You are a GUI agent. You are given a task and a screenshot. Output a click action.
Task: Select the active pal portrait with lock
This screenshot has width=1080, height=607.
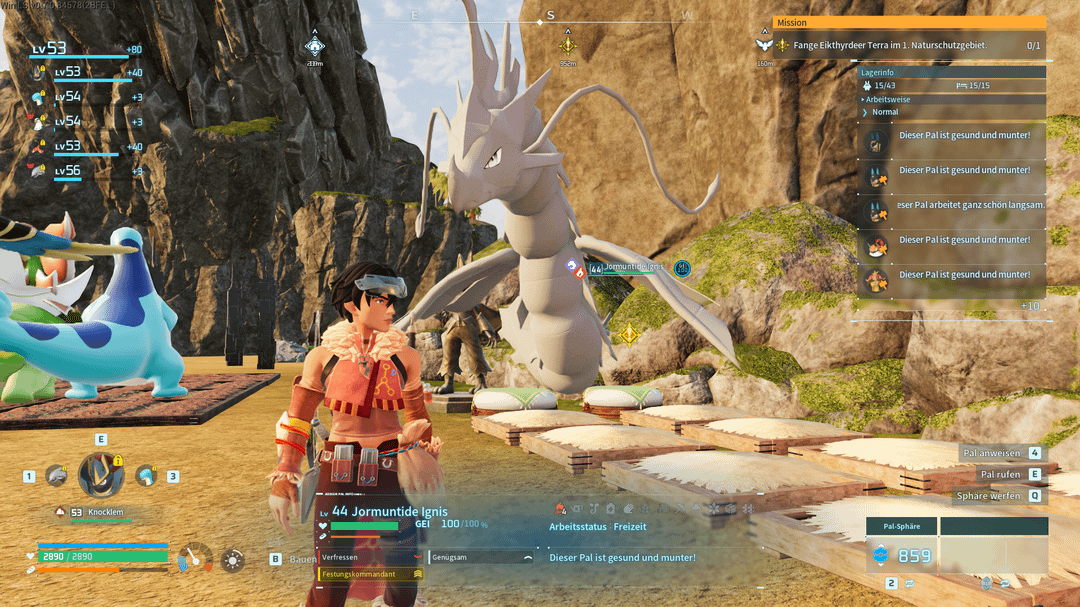tap(101, 475)
